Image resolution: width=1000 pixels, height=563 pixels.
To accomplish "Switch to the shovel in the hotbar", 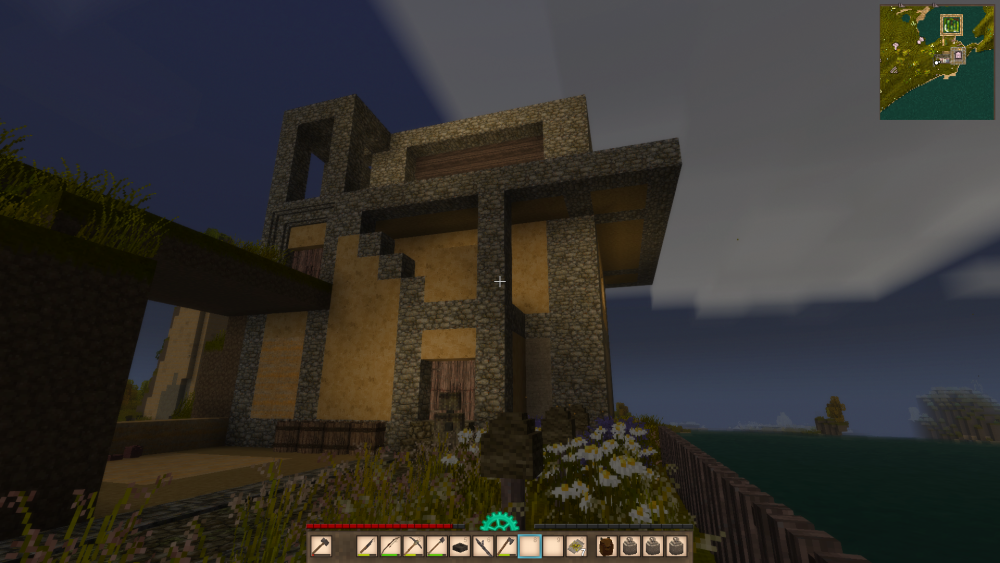I will [437, 546].
